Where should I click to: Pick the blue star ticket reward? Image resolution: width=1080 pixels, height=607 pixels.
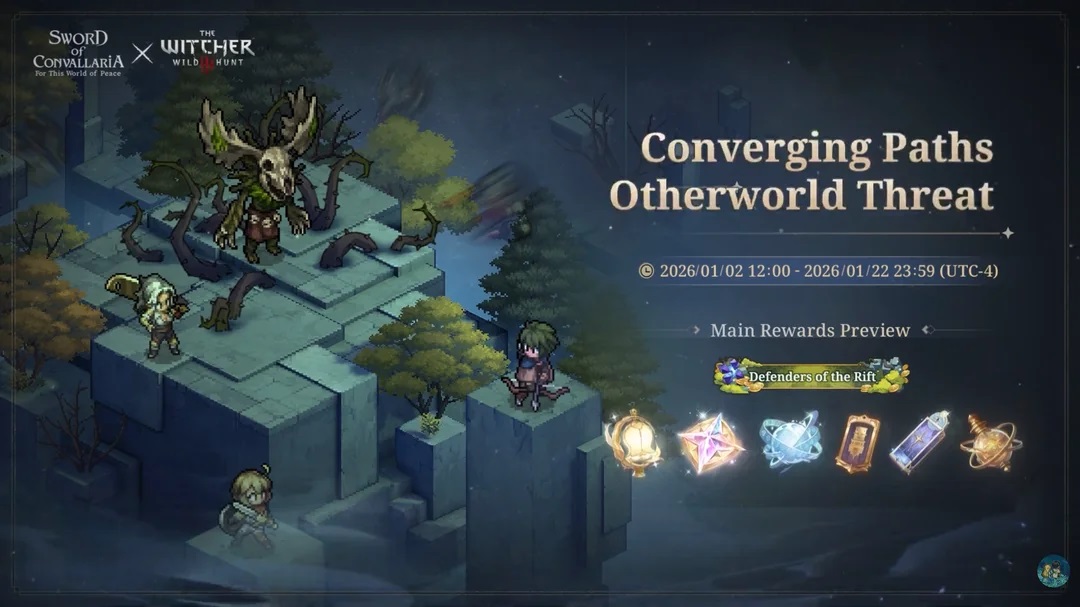[922, 441]
